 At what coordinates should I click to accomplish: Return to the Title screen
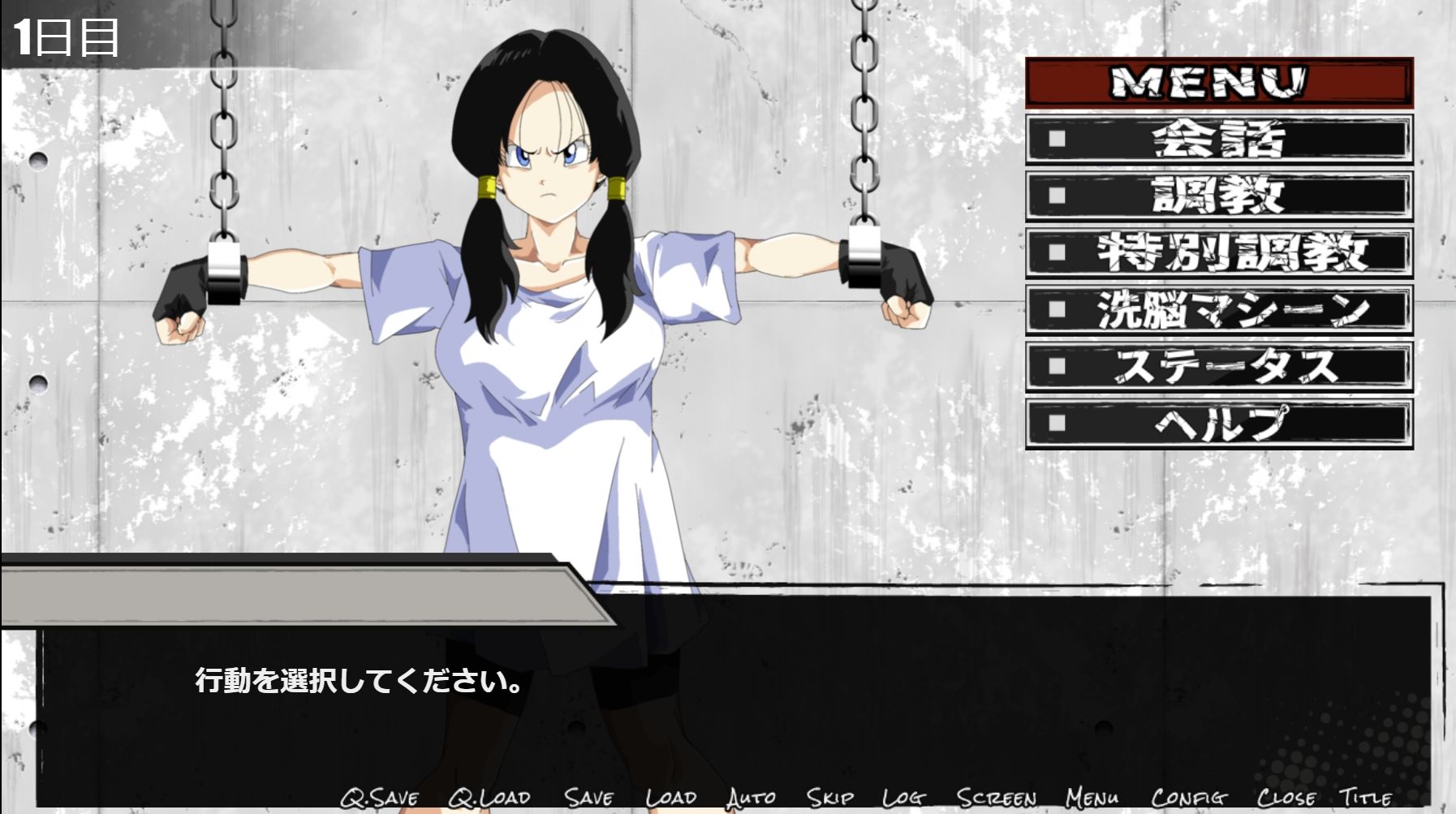(x=1372, y=799)
